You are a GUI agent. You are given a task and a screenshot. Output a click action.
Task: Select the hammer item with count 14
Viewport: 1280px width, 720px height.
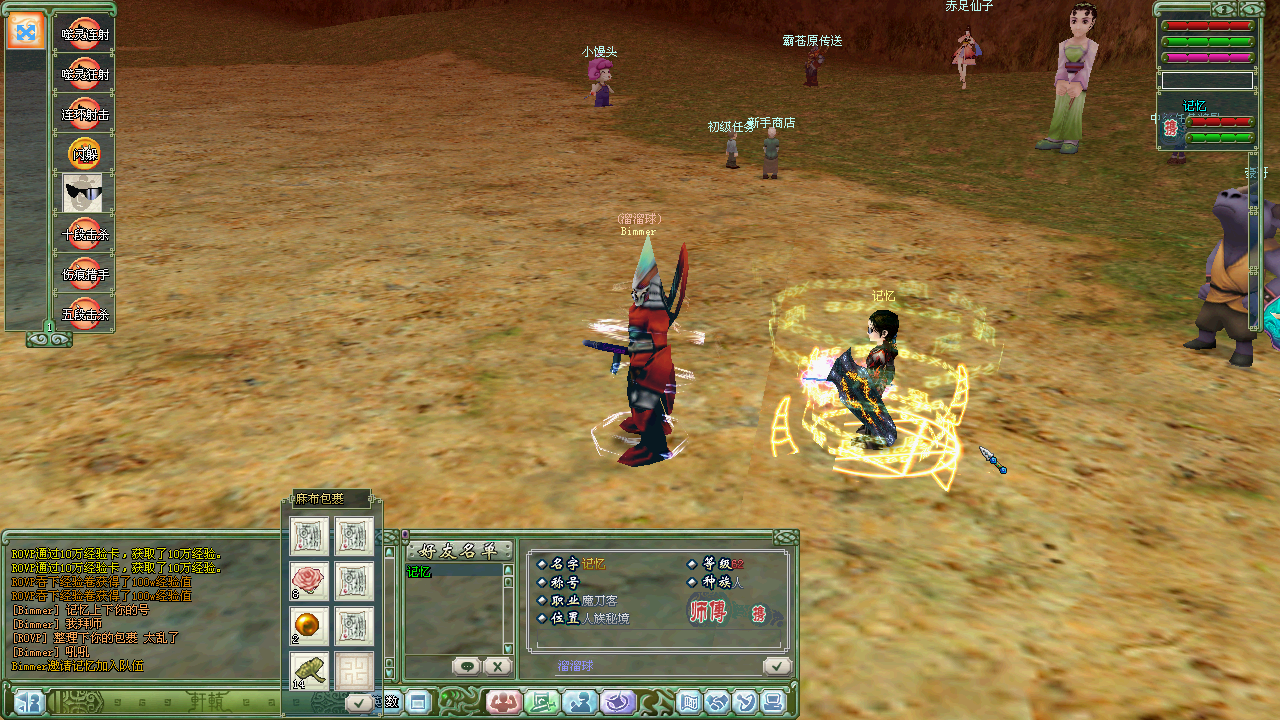point(309,670)
